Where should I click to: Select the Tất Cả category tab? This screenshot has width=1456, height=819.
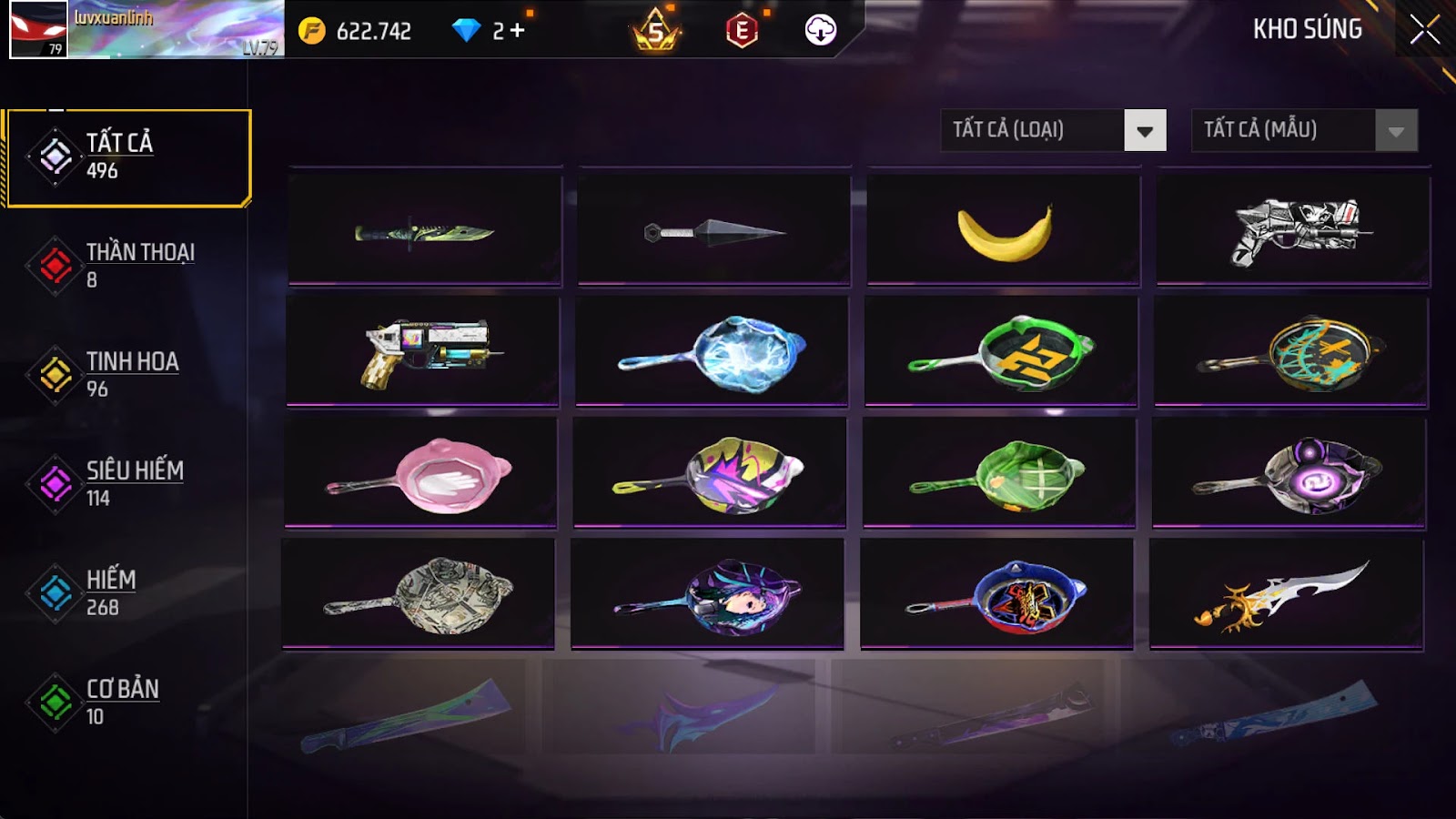[127, 157]
